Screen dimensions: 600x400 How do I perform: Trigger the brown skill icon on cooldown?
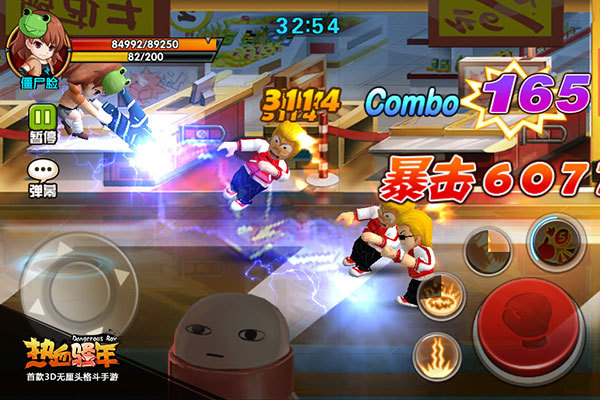[x=488, y=250]
